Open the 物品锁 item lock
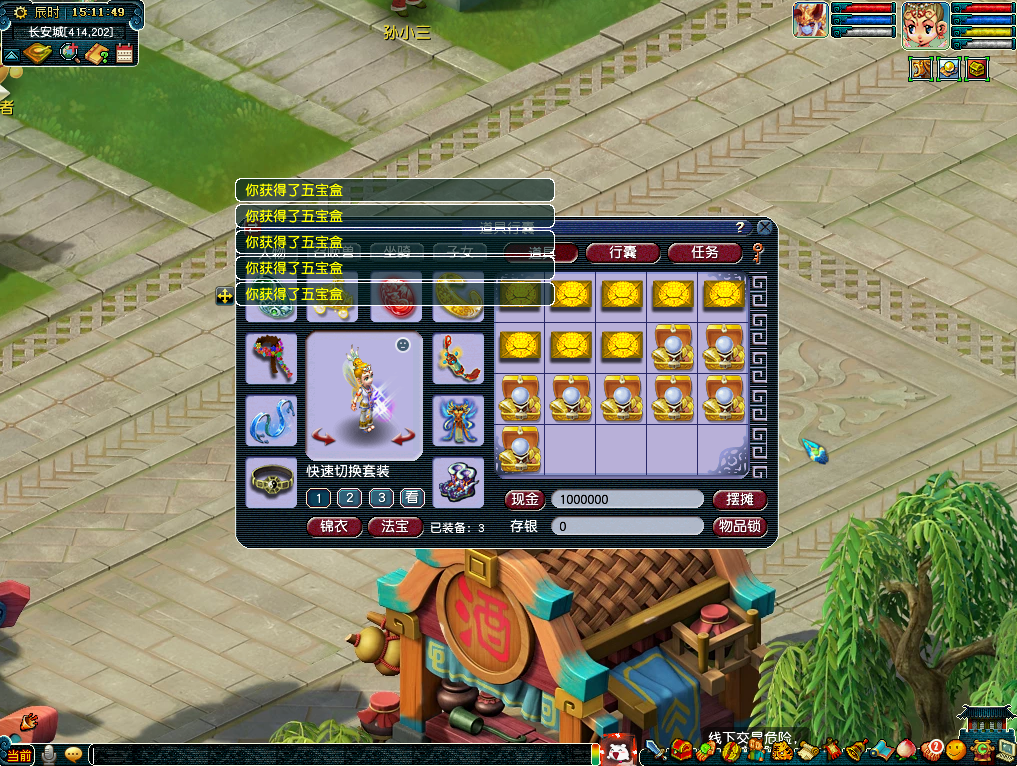The image size is (1017, 766). 740,526
